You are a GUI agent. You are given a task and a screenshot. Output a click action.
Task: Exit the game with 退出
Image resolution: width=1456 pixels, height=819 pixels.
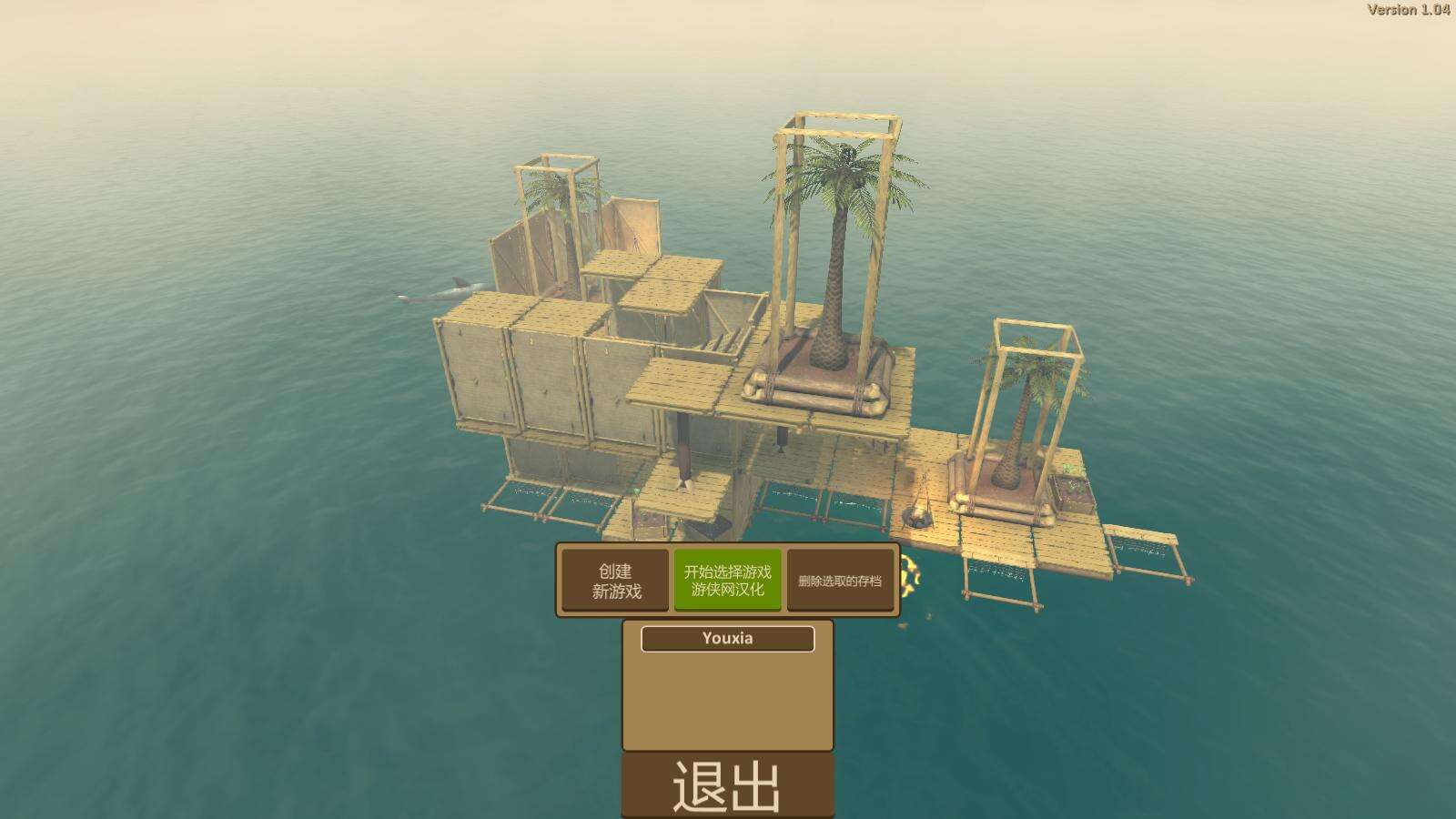727,785
